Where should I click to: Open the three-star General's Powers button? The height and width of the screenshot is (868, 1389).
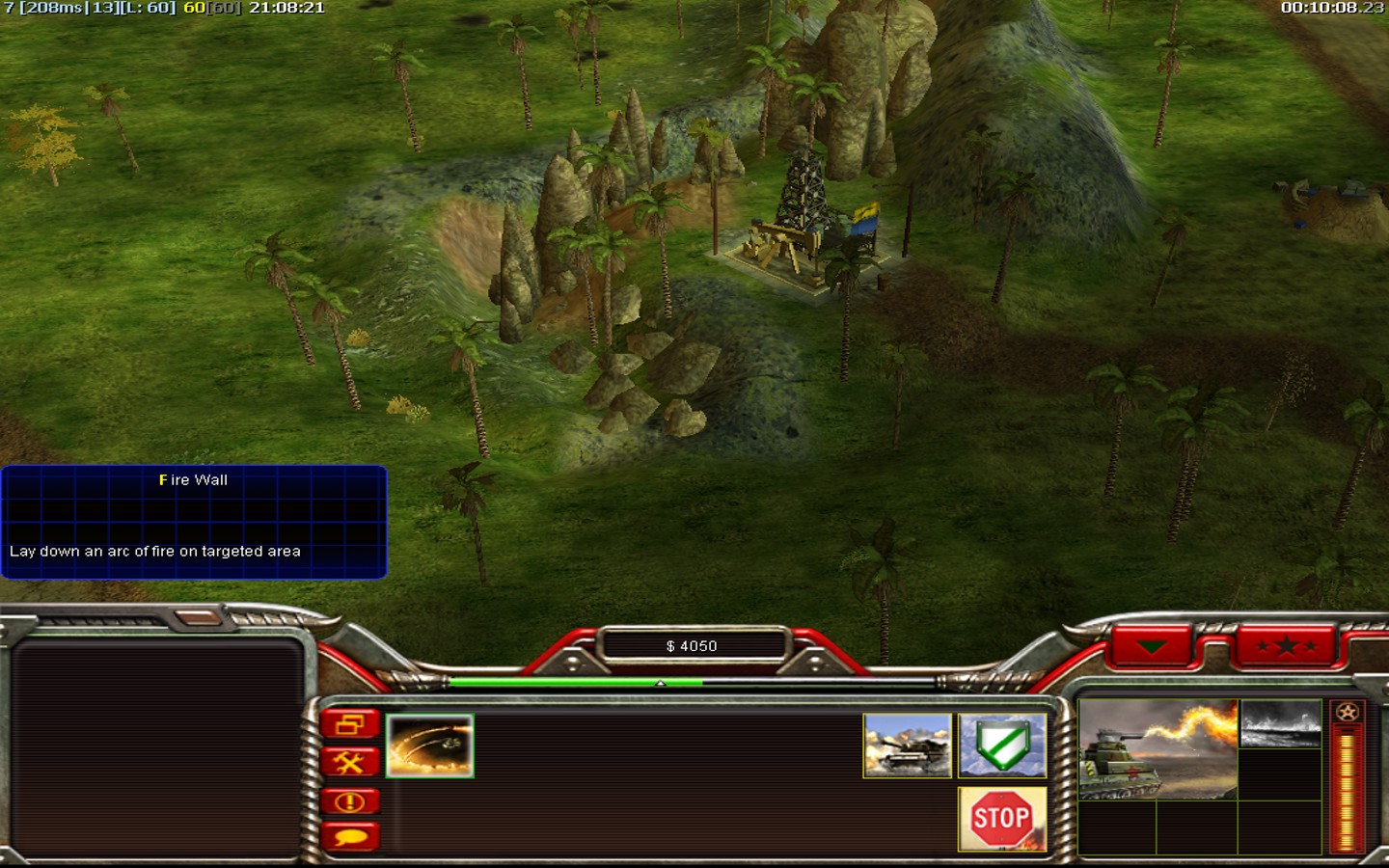click(1286, 645)
